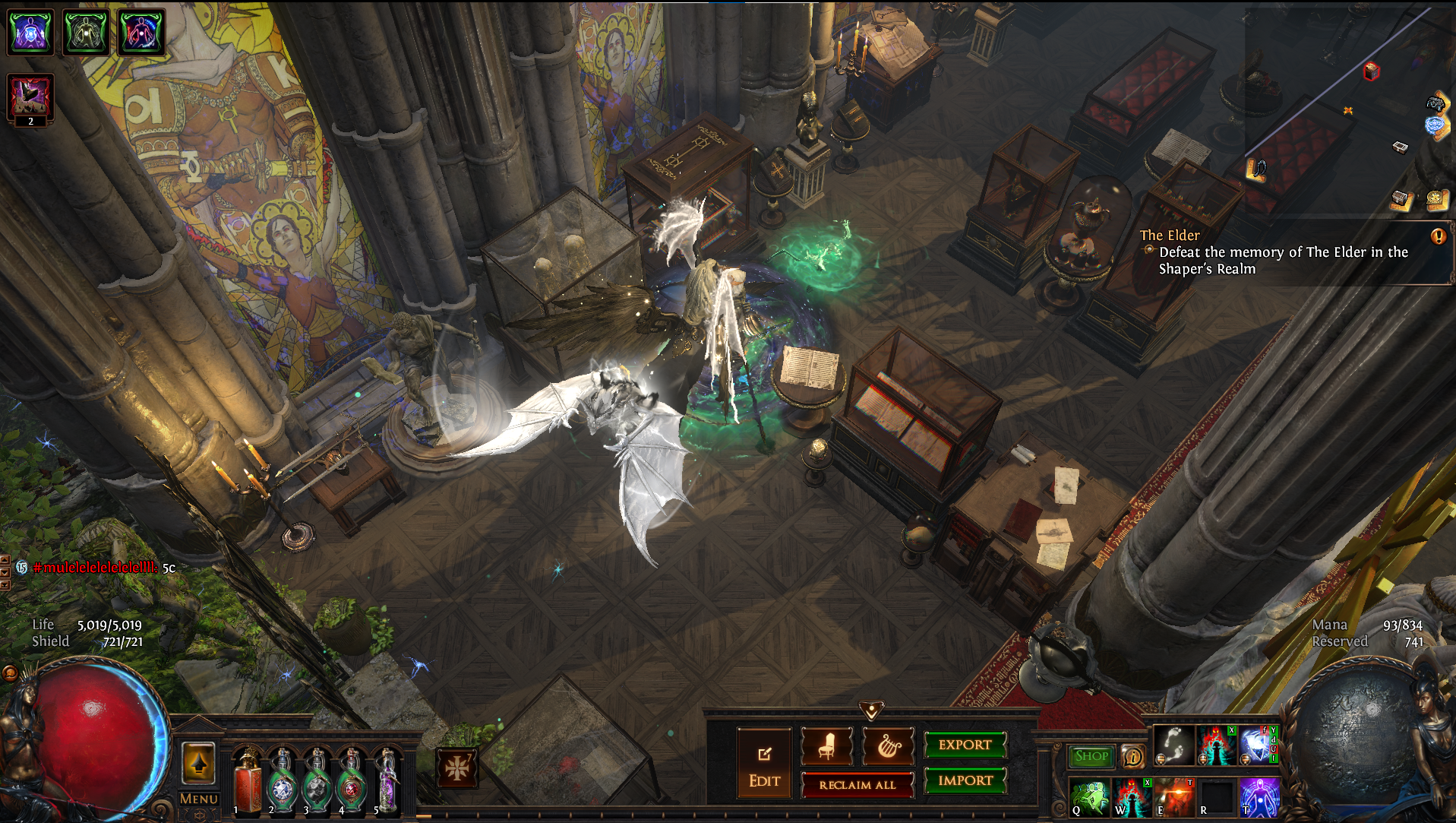Screen dimensions: 1456x823
Task: Activate the purple aura skill on T
Action: tap(1259, 797)
